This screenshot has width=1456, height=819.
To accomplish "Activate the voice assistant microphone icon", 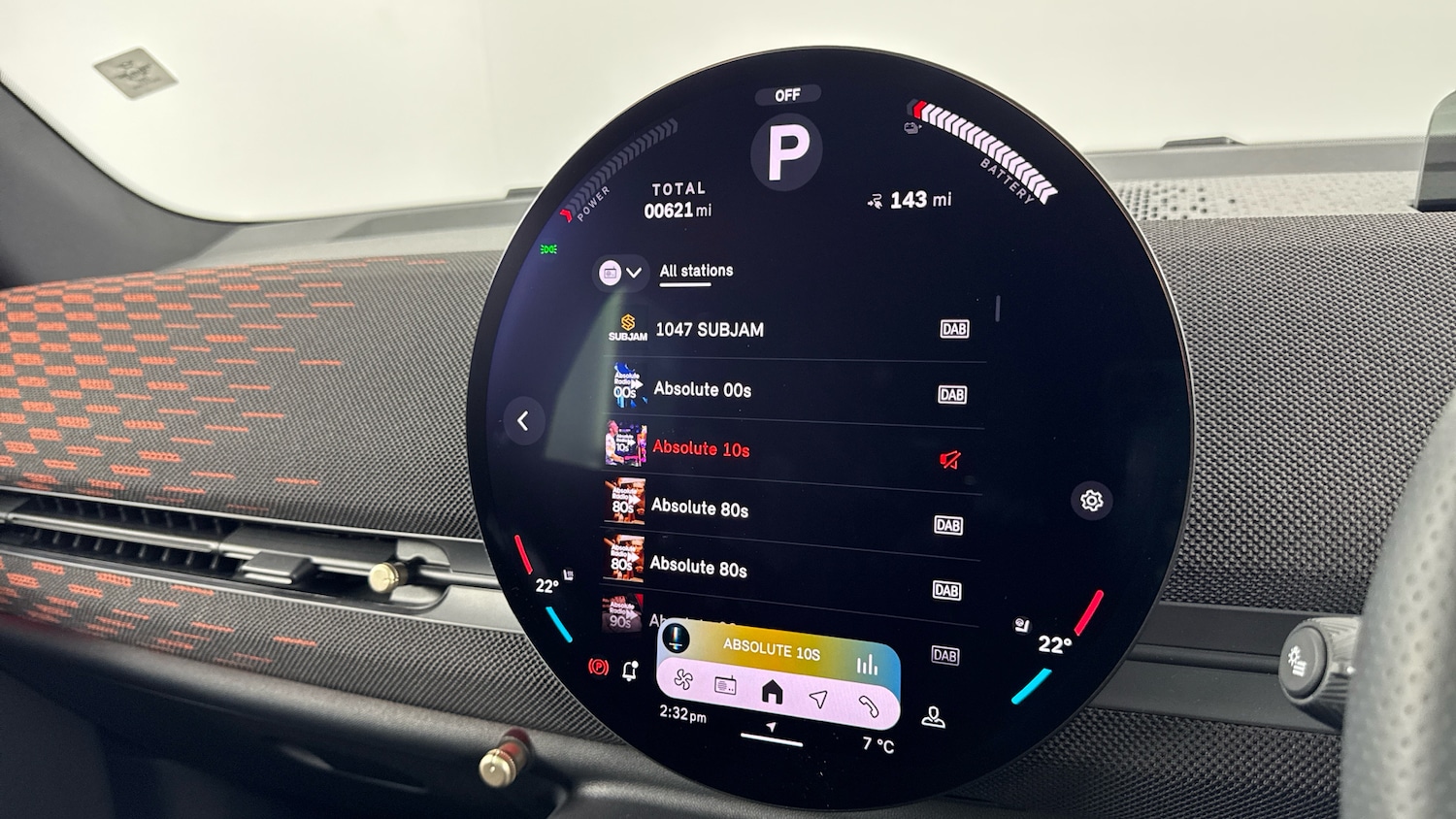I will pyautogui.click(x=676, y=638).
